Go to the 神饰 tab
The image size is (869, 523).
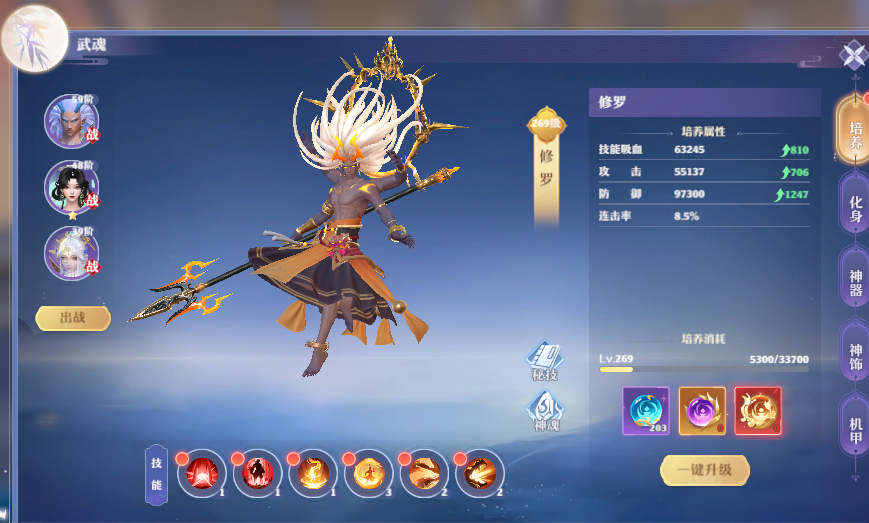tap(854, 357)
